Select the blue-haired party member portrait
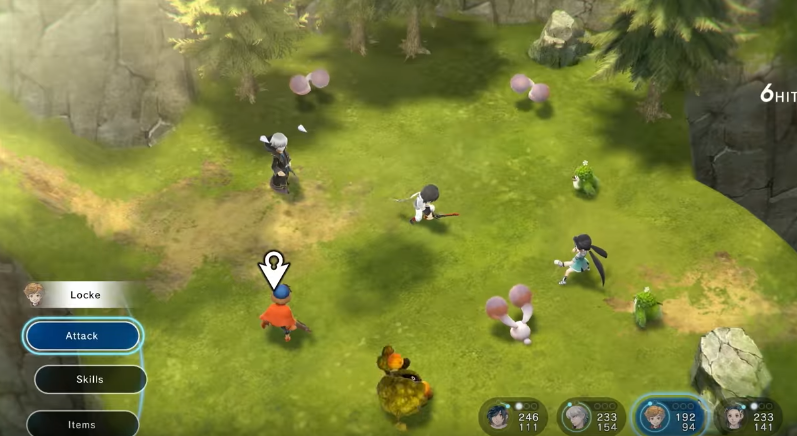 point(498,416)
